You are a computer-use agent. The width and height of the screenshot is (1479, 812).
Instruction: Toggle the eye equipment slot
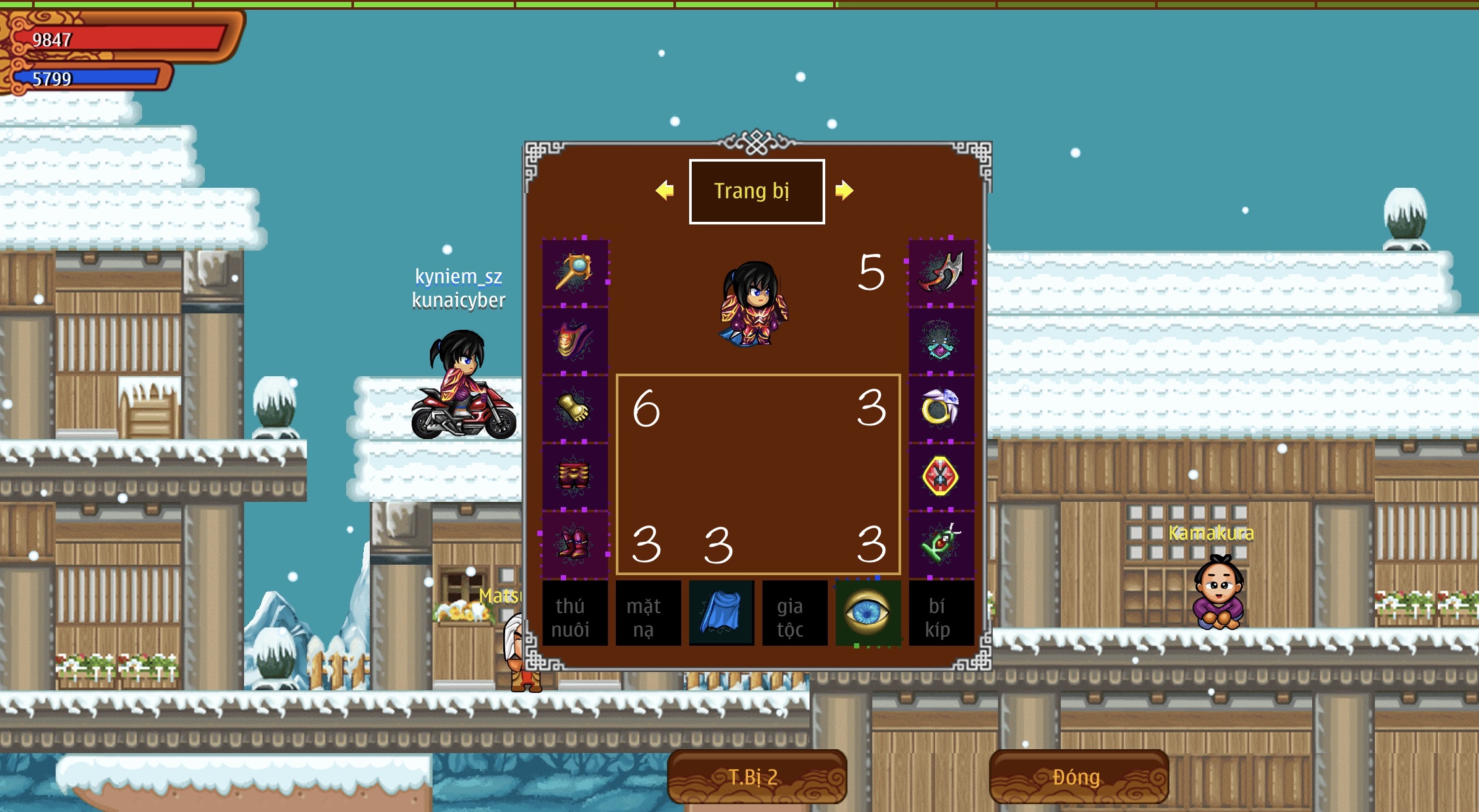click(x=867, y=613)
